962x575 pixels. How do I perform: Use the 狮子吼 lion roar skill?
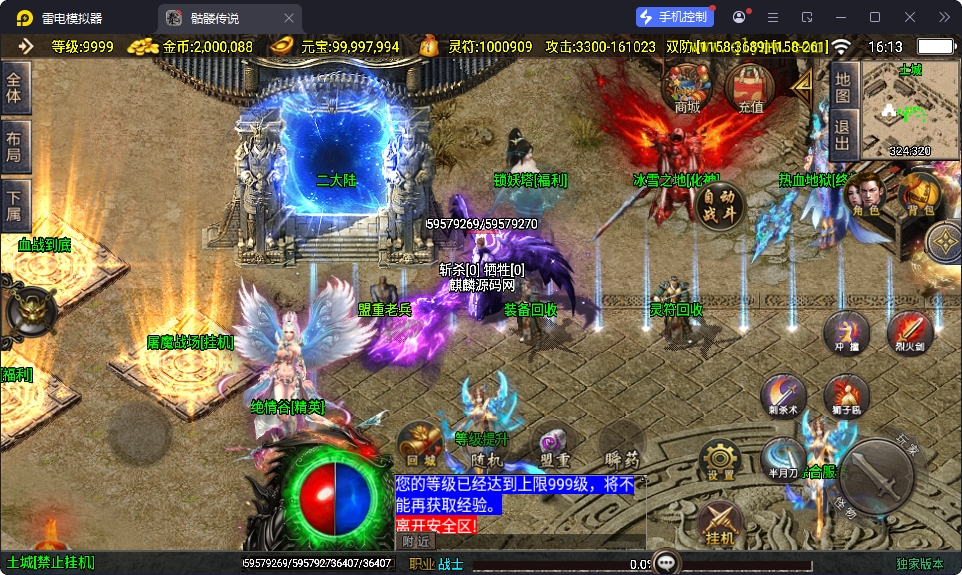[846, 397]
